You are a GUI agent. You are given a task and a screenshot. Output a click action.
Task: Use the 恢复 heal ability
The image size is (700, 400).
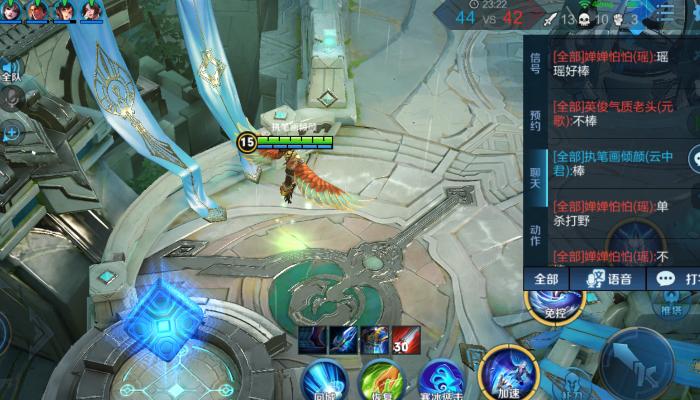[380, 382]
